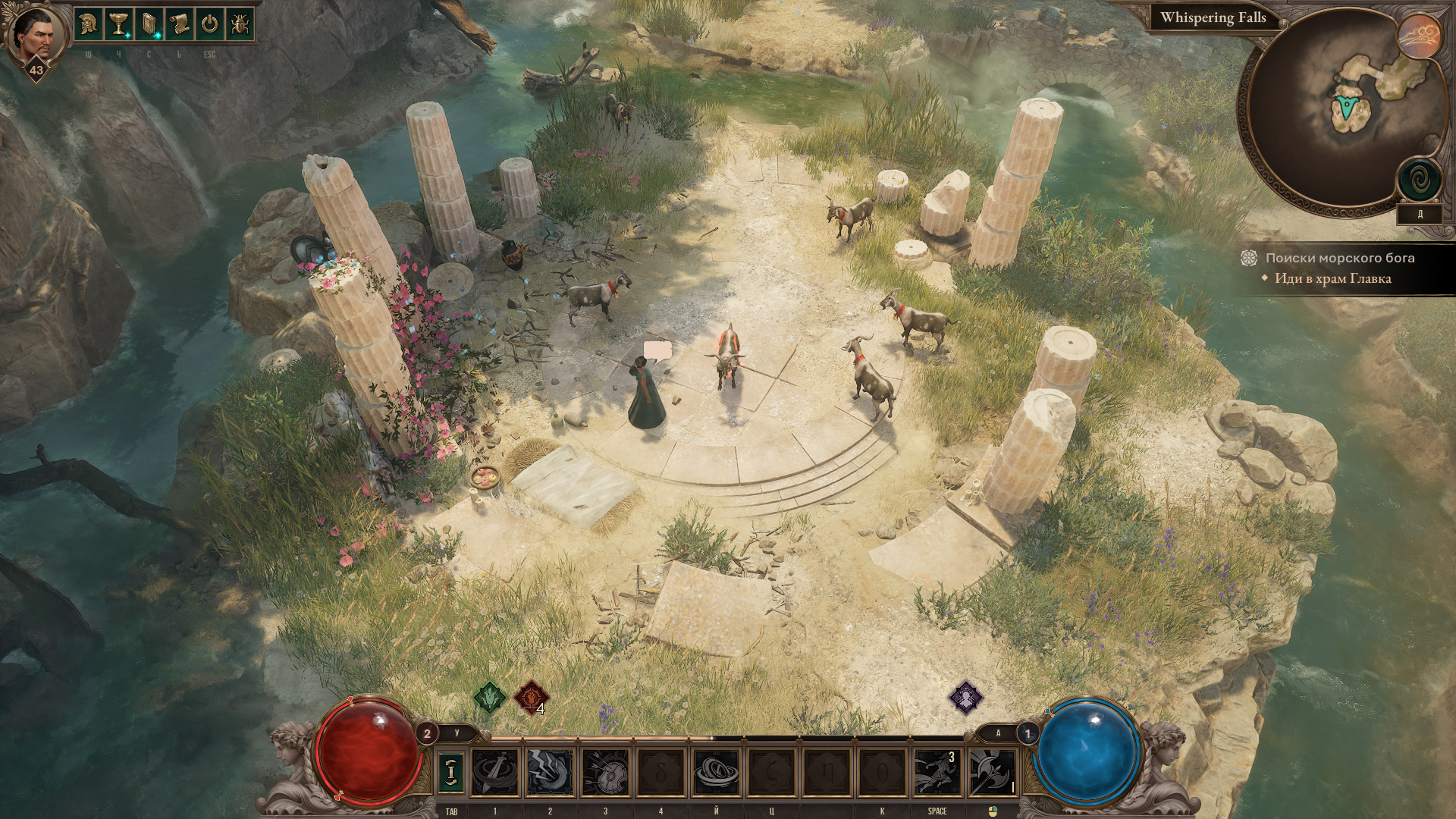Trigger the interlocked rings skill
The height and width of the screenshot is (819, 1456).
point(716,772)
